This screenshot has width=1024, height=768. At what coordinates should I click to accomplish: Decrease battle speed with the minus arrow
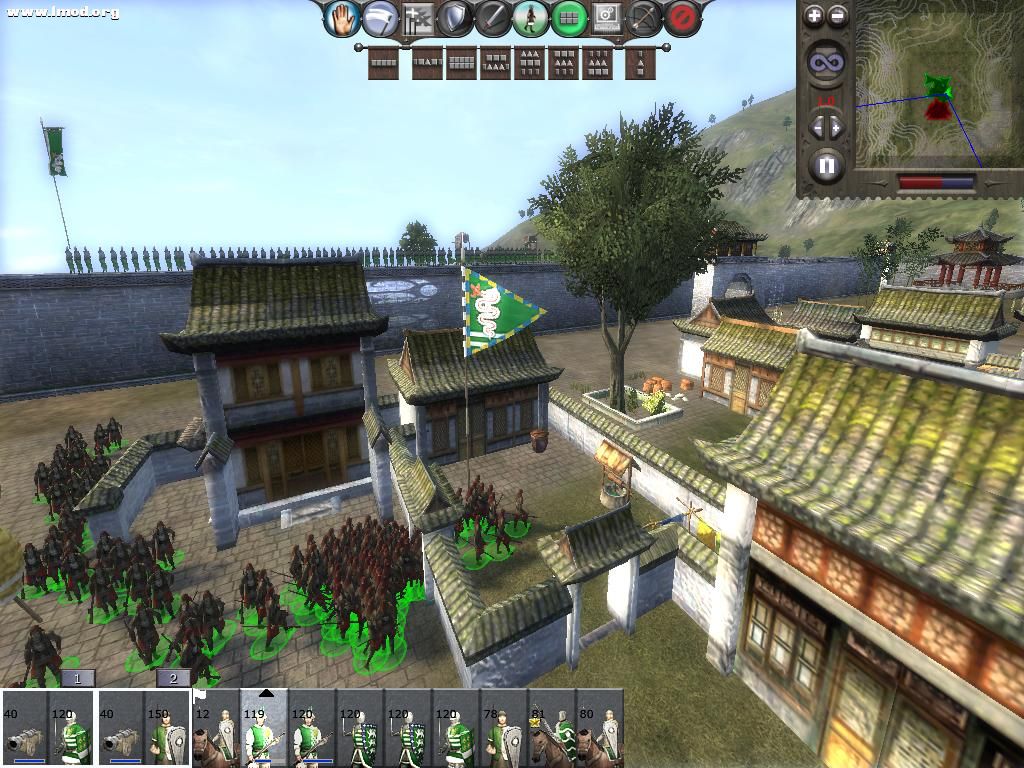[x=815, y=127]
